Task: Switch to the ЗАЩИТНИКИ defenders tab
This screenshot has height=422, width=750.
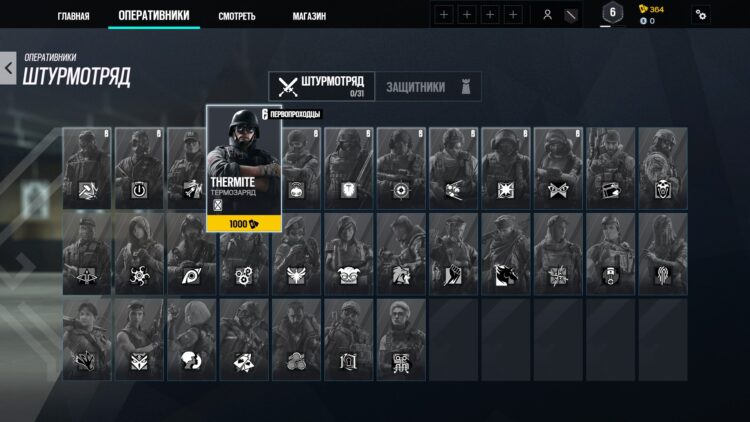Action: pos(423,87)
